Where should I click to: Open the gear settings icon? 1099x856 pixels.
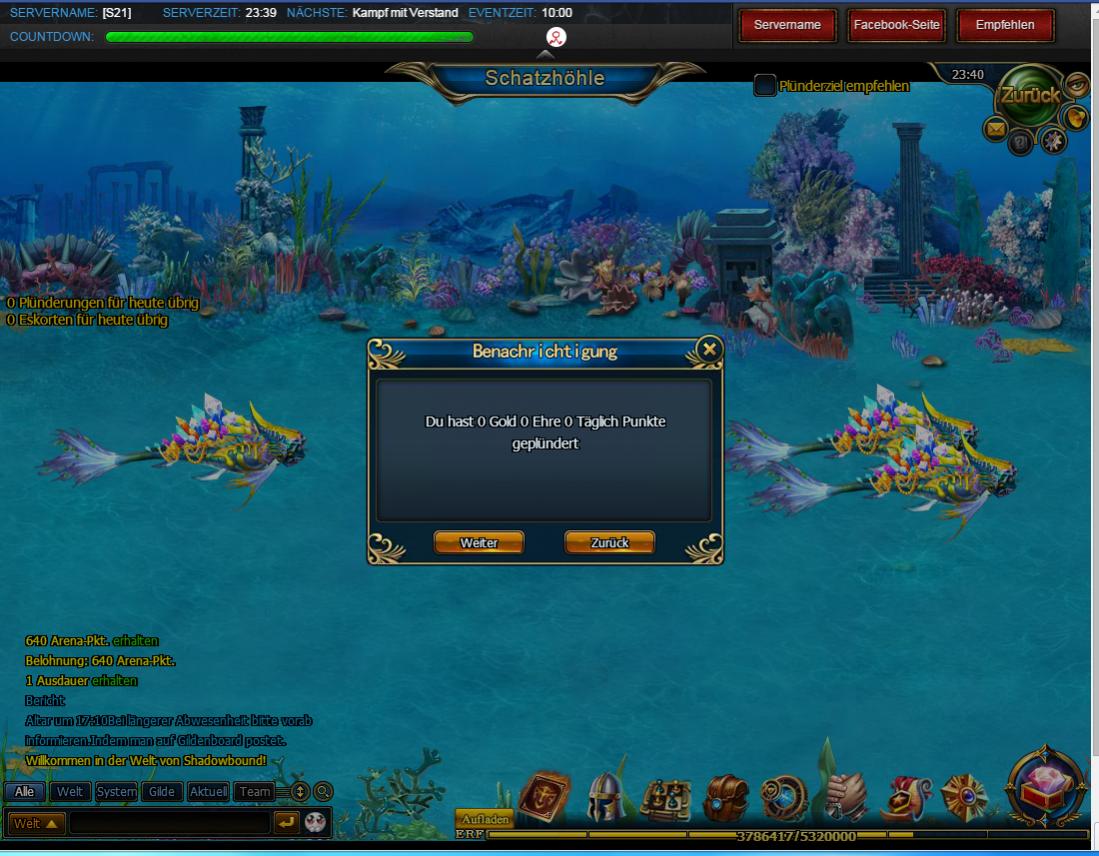pyautogui.click(x=1052, y=141)
